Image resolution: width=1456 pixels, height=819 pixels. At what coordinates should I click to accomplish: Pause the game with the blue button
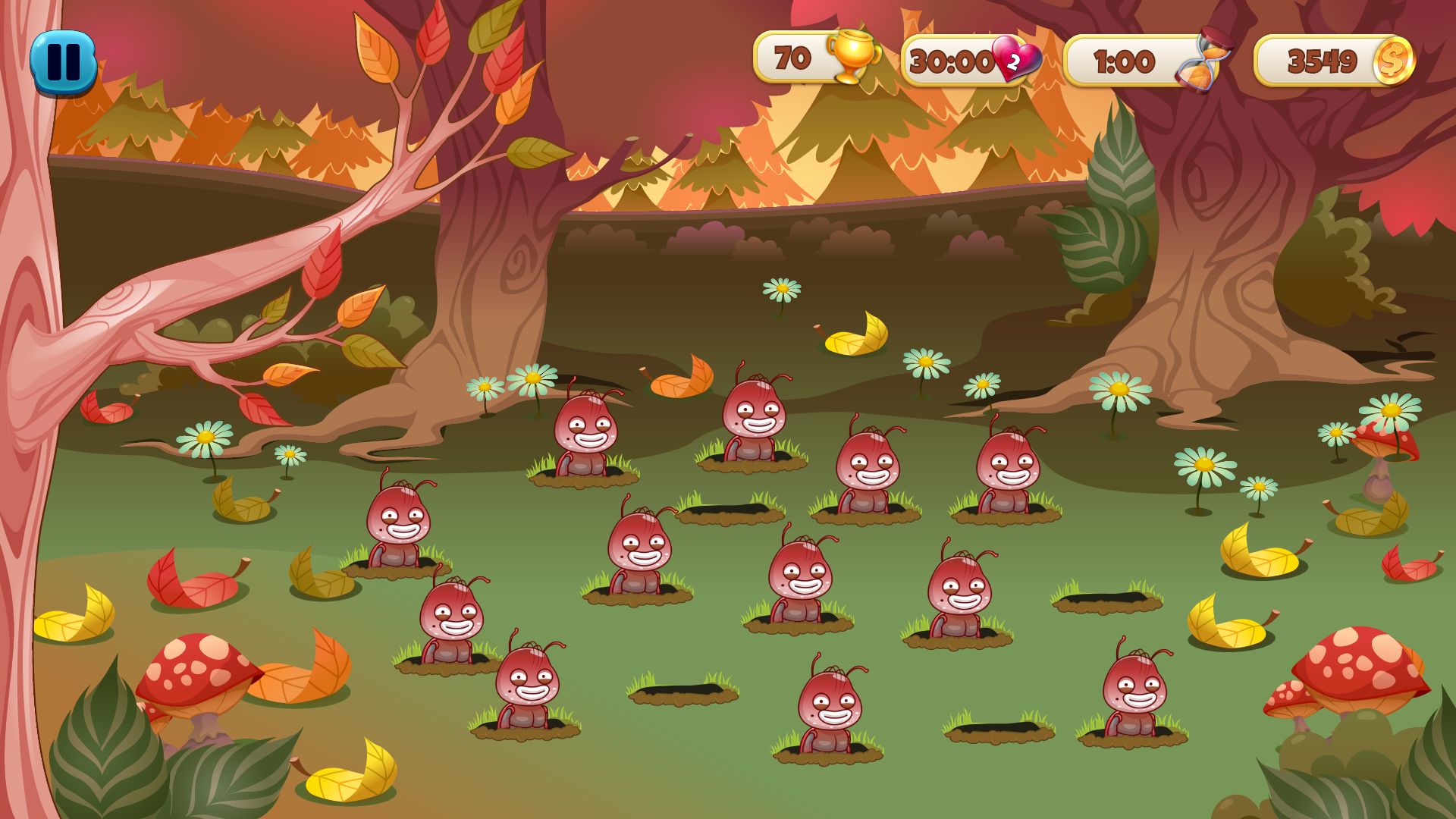[64, 62]
